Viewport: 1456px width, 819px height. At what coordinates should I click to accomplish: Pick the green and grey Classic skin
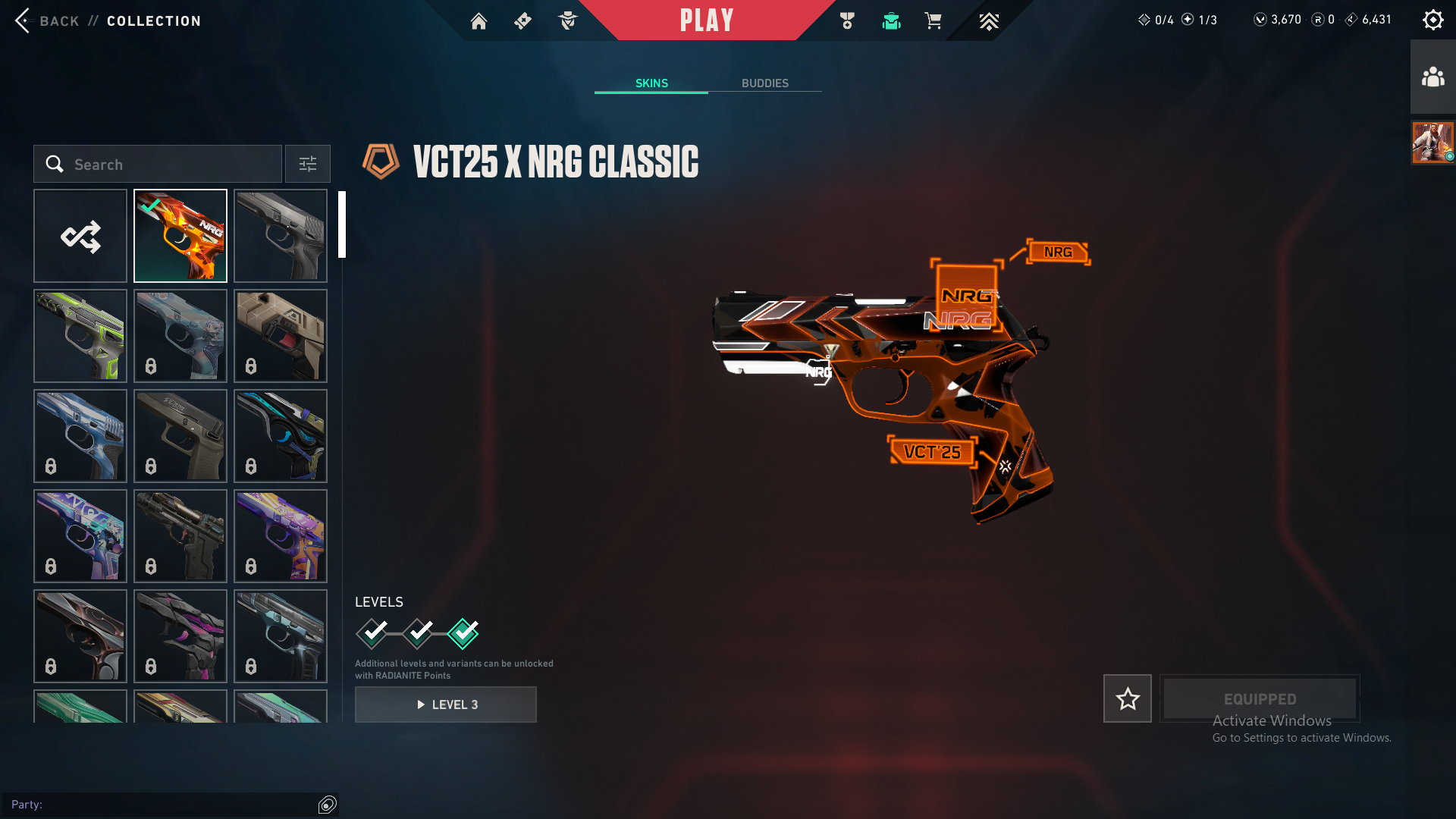point(80,337)
